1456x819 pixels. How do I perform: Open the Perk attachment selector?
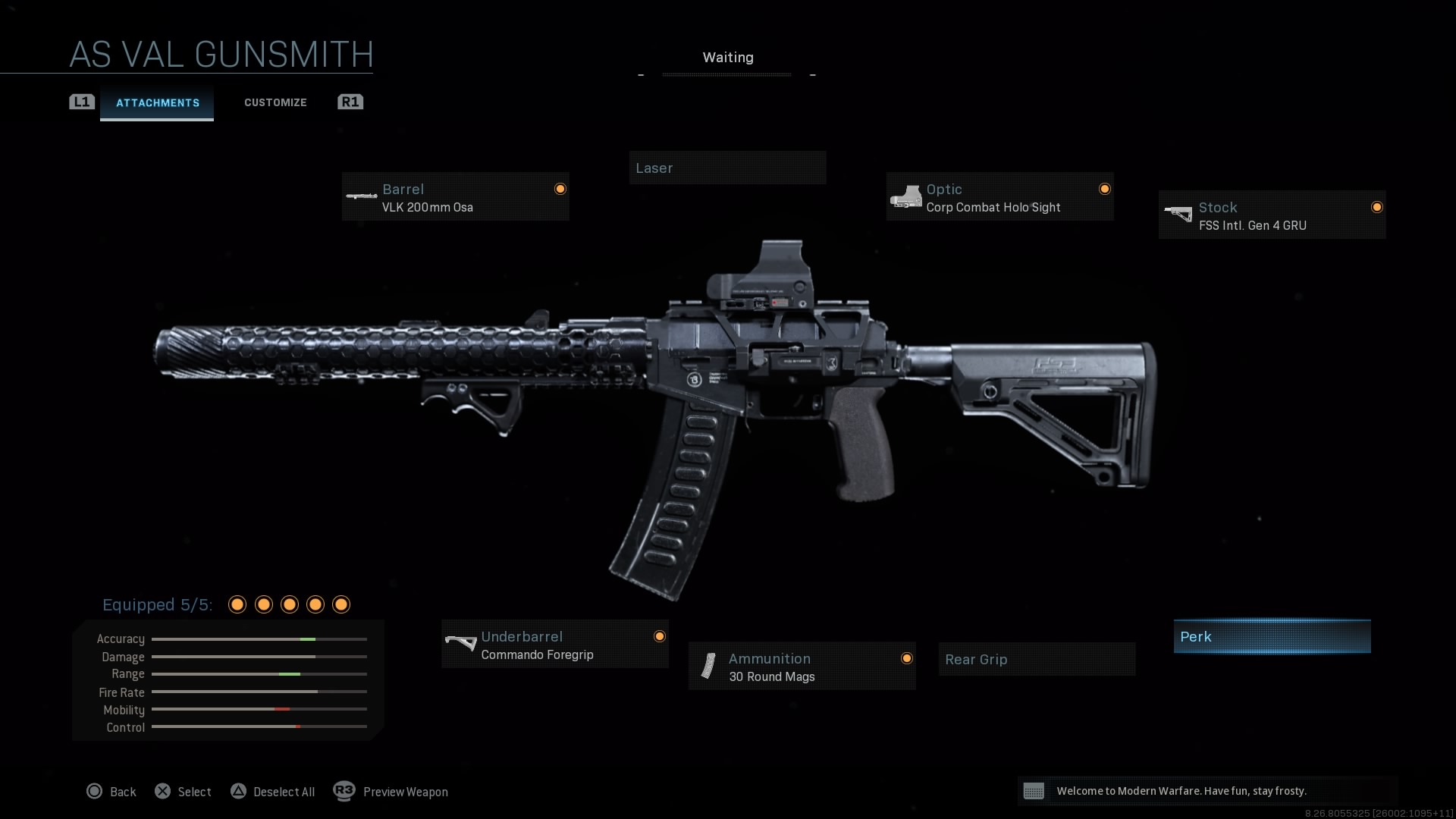pos(1272,636)
